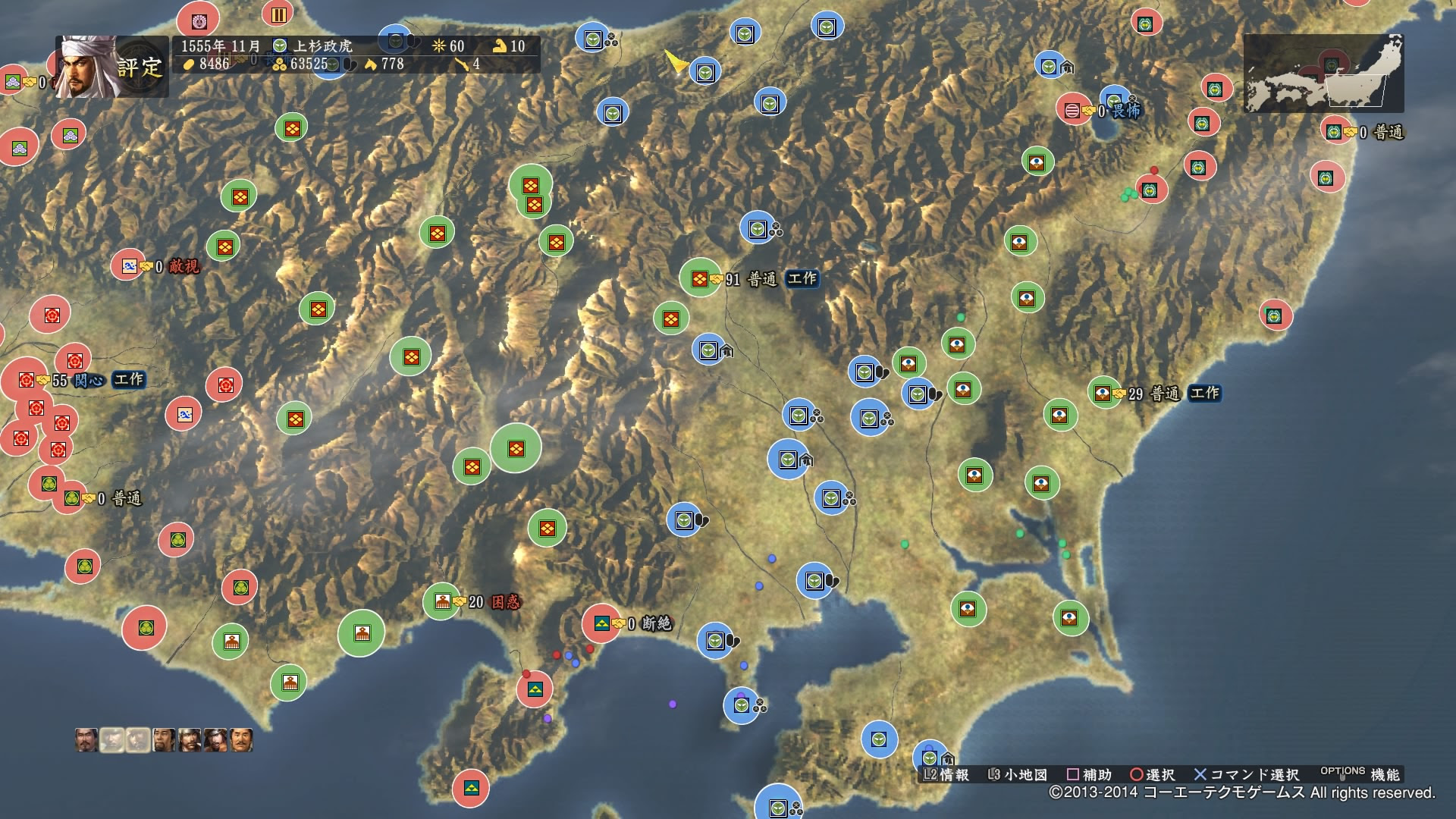Viewport: 1456px width, 819px height.
Task: Click the gun icon showing 4
Action: point(461,64)
